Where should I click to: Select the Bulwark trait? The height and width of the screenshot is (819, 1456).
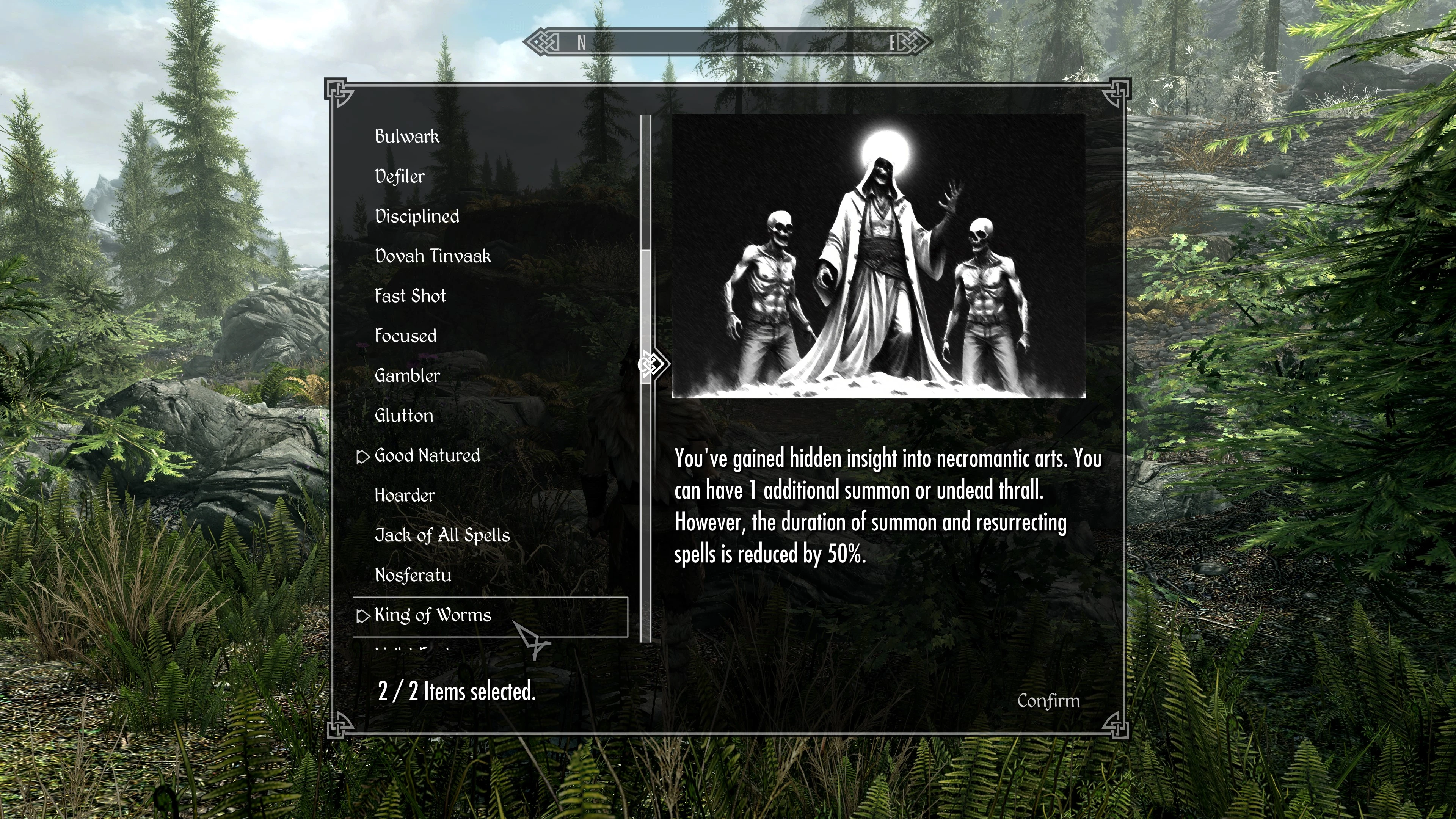(x=407, y=137)
